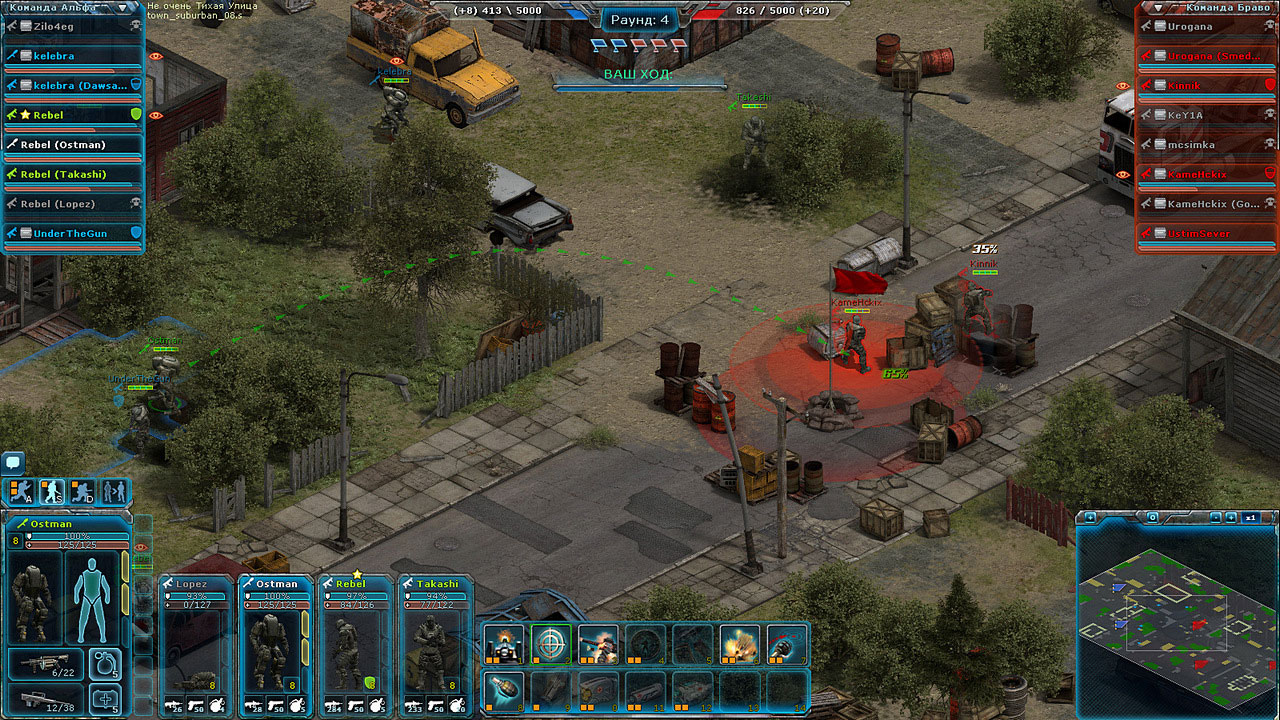This screenshot has height=720, width=1280.
Task: Select the running stance icon labeled A
Action: tap(20, 492)
